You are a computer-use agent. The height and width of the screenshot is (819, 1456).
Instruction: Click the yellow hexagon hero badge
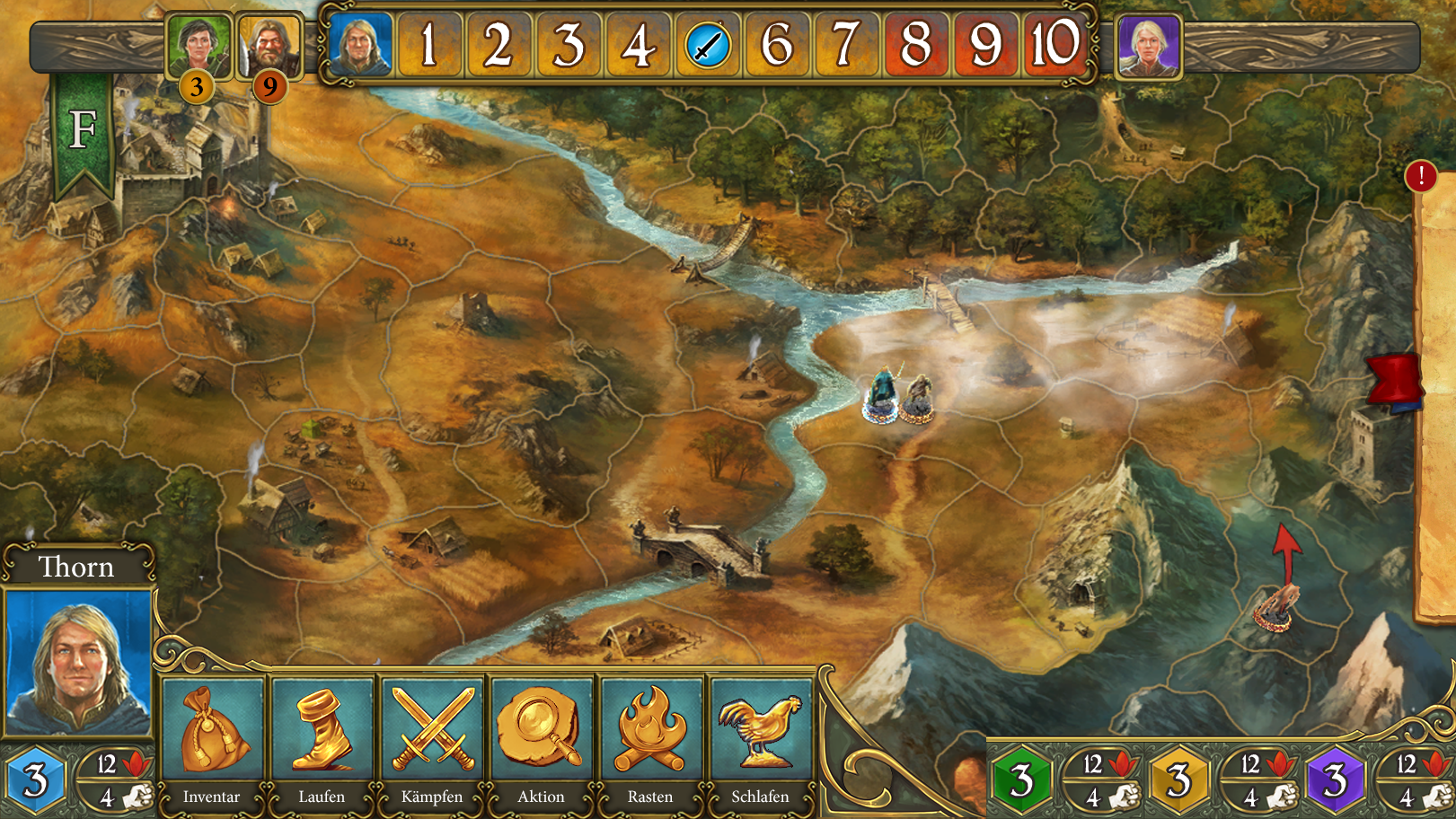click(x=1178, y=779)
